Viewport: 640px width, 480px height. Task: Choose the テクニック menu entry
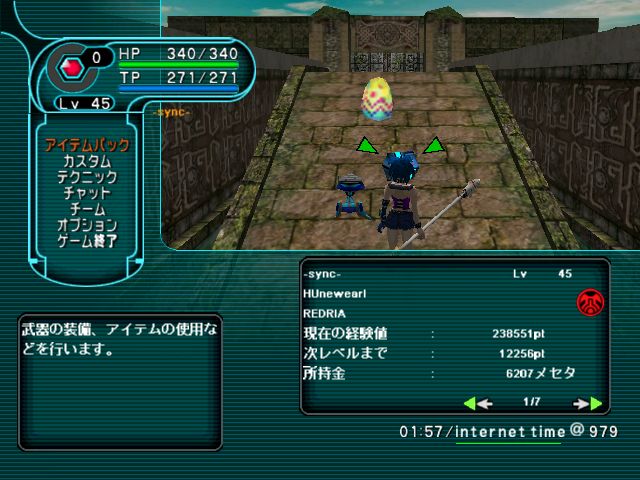point(87,177)
